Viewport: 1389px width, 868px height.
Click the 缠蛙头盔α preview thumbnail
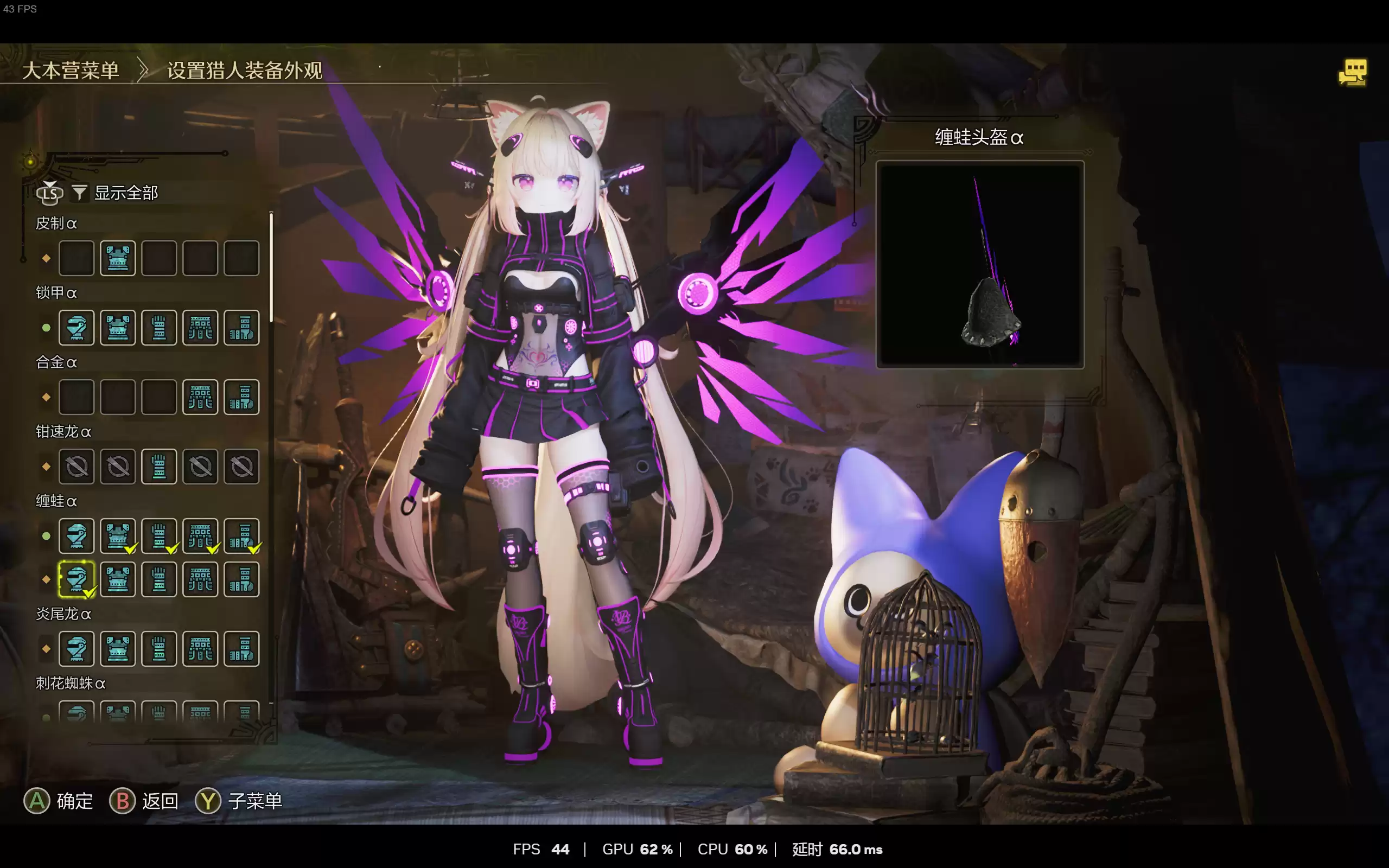[980, 265]
